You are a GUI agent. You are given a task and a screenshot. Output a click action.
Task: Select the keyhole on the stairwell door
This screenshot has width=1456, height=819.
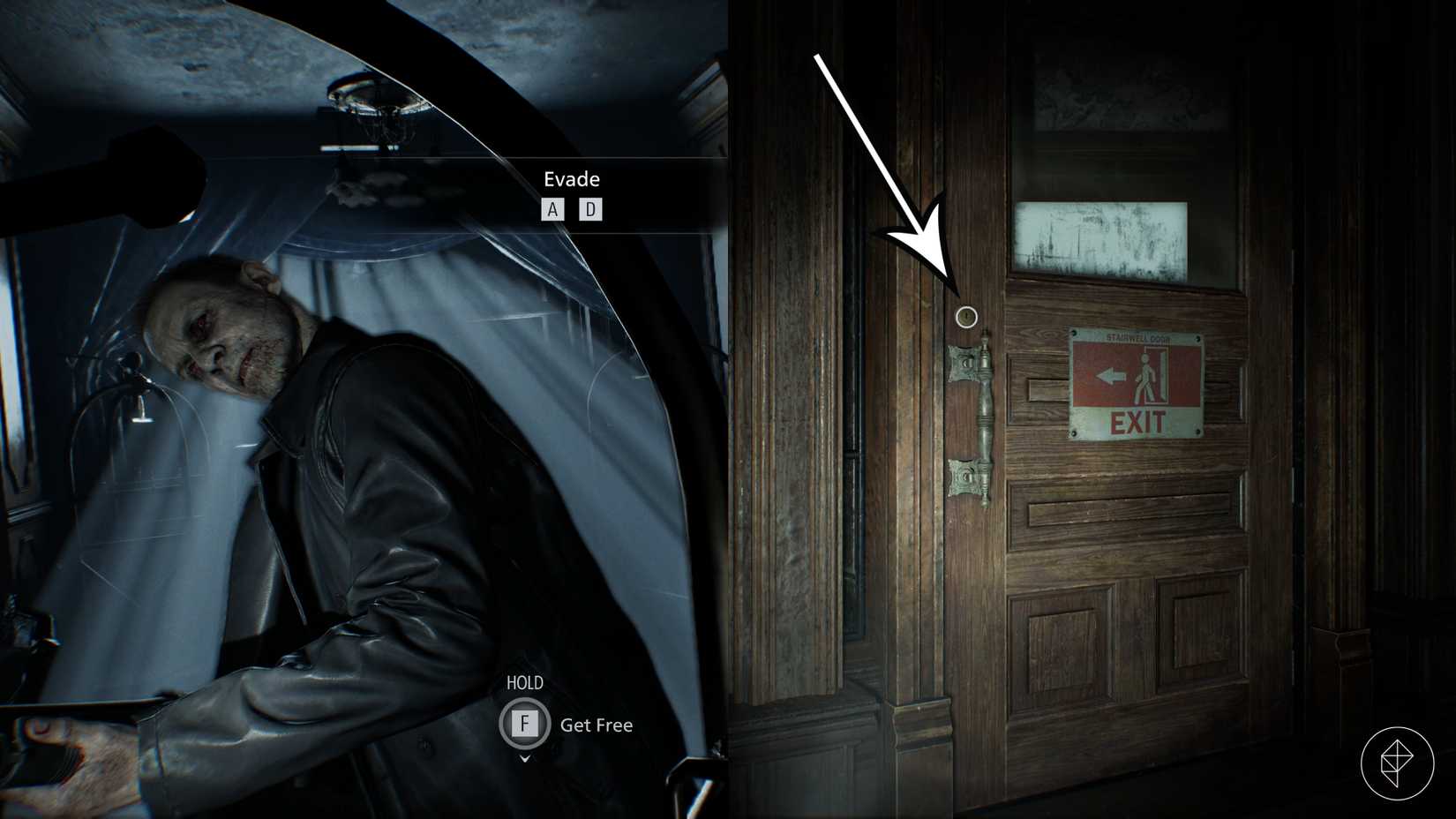[965, 316]
